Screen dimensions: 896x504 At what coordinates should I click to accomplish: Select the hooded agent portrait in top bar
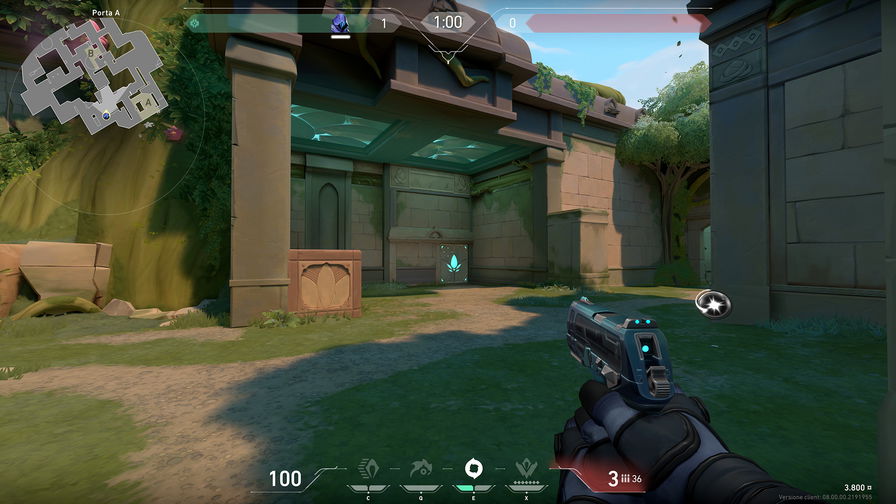pos(340,24)
